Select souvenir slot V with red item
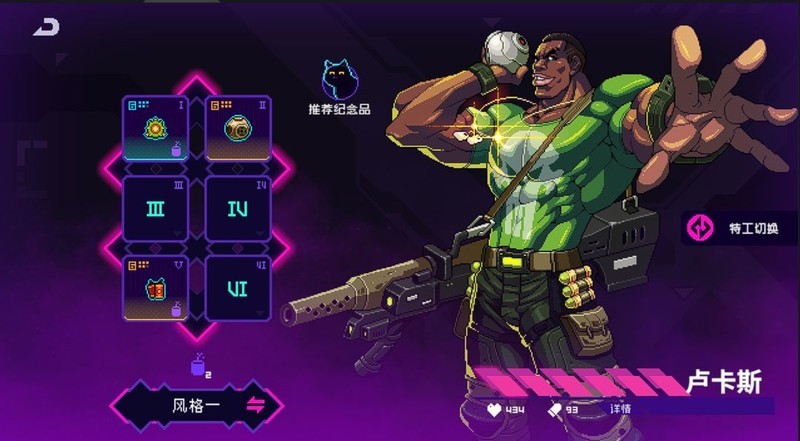Screen dimensions: 800x441 click(x=155, y=288)
